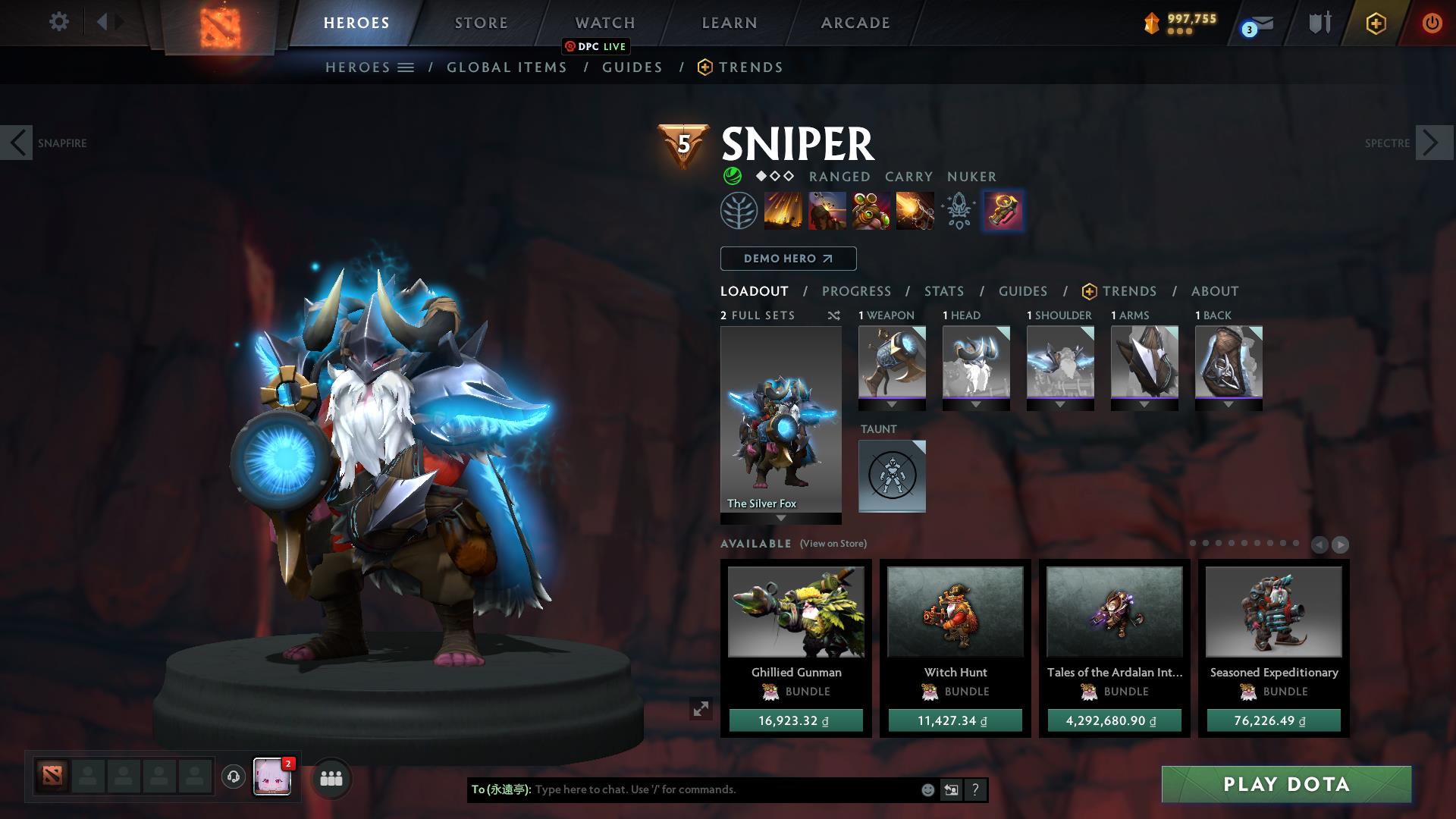
Task: Expand the weapon slot style arrow
Action: tap(892, 404)
